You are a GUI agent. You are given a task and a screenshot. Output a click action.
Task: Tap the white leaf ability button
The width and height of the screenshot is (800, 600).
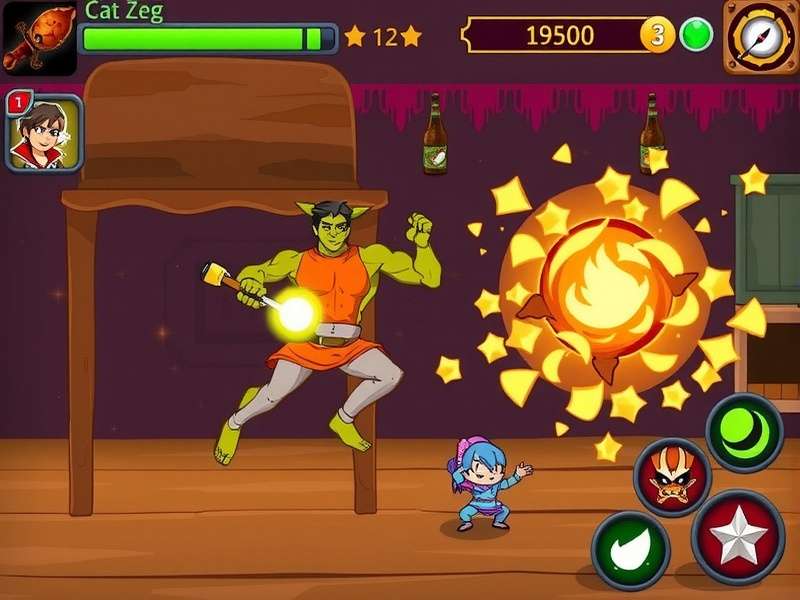(630, 551)
